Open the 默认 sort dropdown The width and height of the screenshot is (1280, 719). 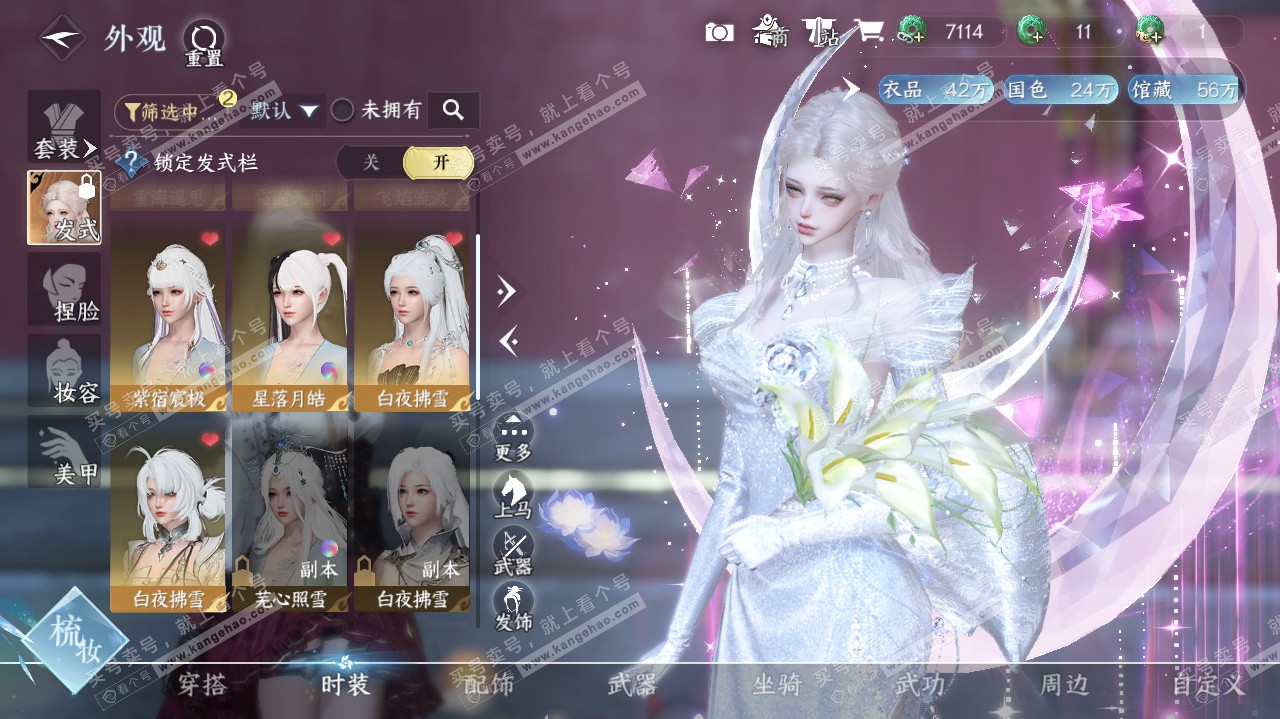(284, 110)
